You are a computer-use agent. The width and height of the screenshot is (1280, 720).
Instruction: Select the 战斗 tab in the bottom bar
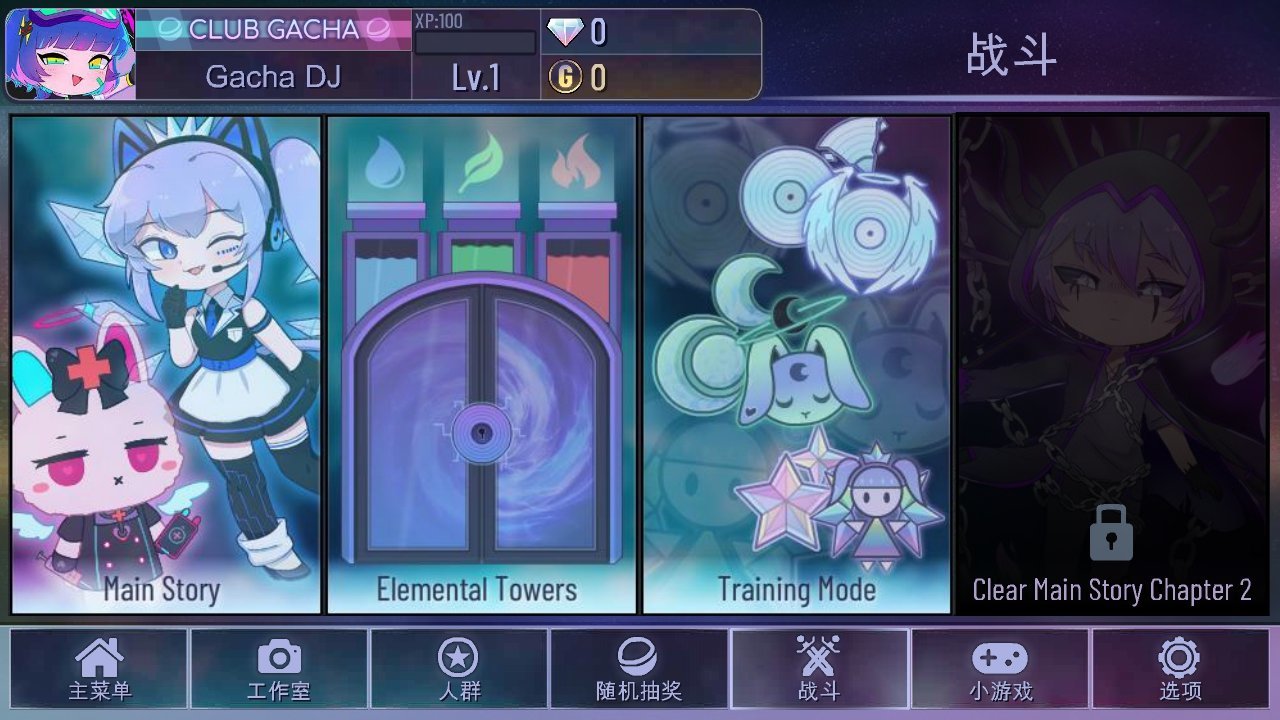point(820,668)
